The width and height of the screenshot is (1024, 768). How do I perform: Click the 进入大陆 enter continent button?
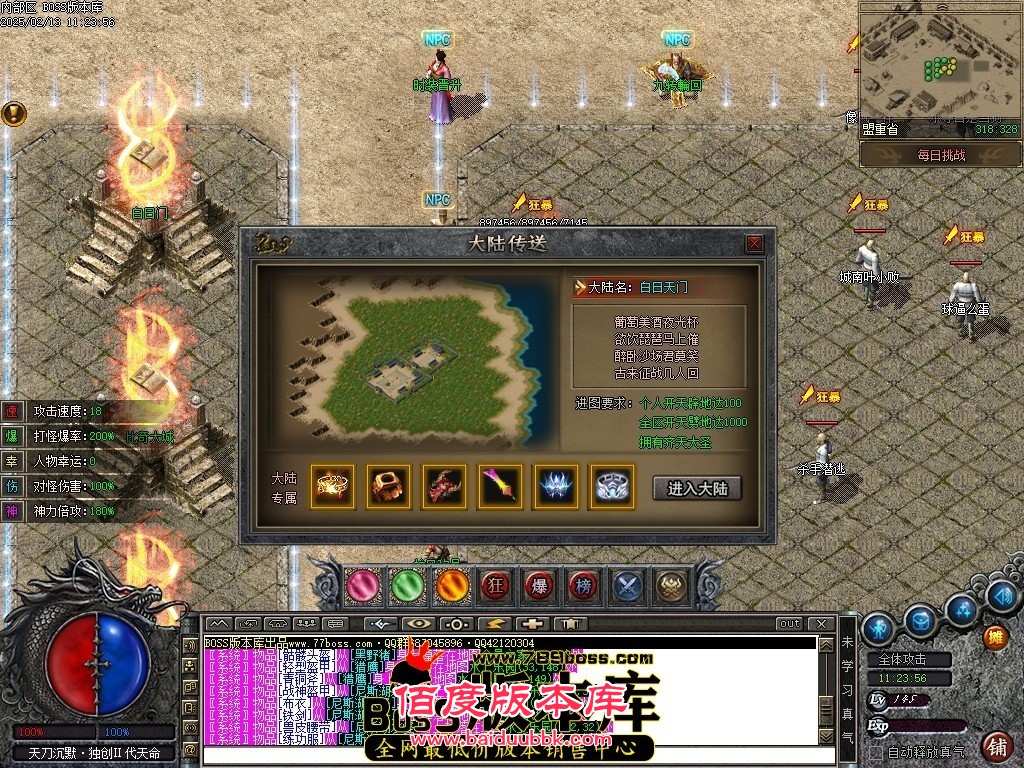[x=703, y=488]
